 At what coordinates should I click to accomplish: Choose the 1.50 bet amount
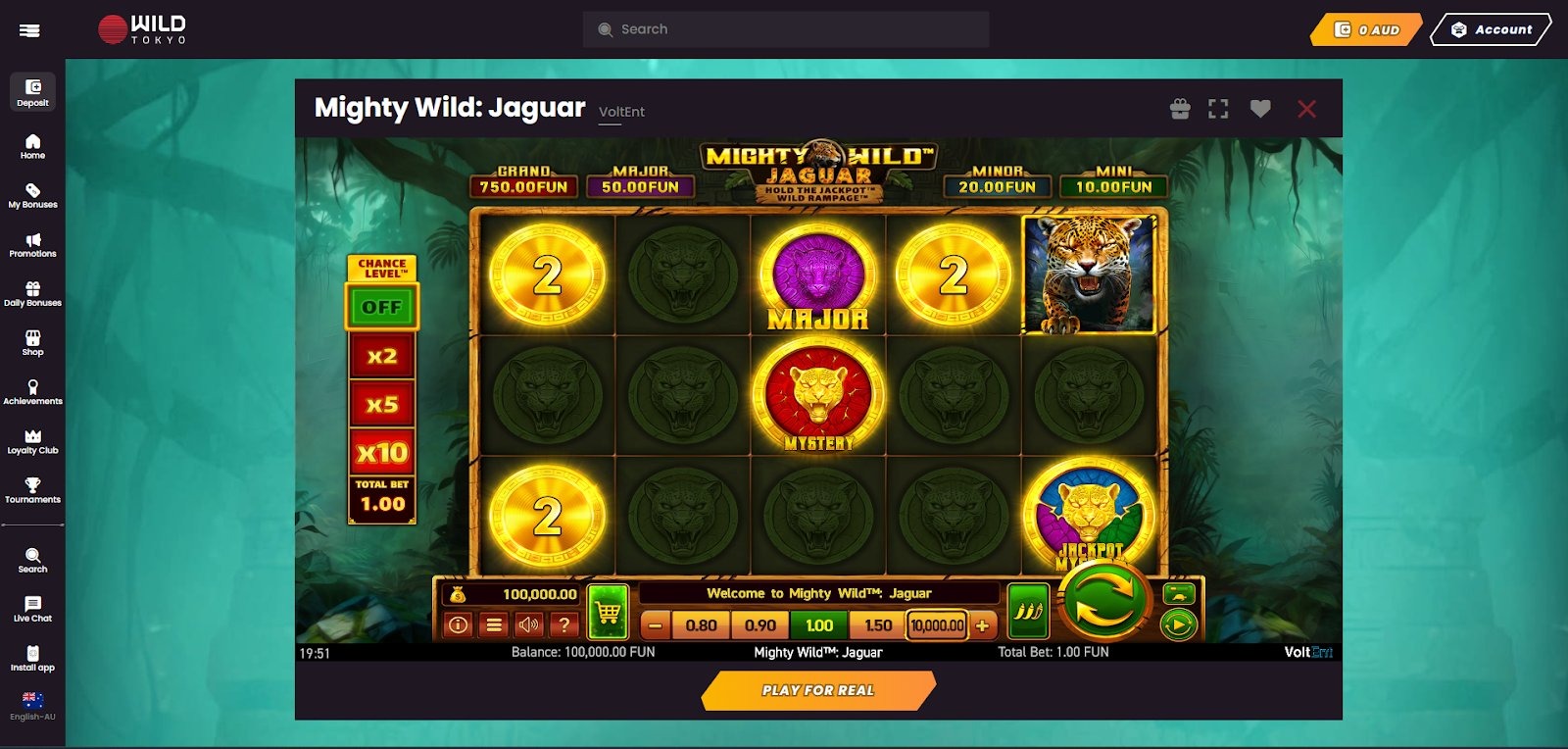[878, 625]
